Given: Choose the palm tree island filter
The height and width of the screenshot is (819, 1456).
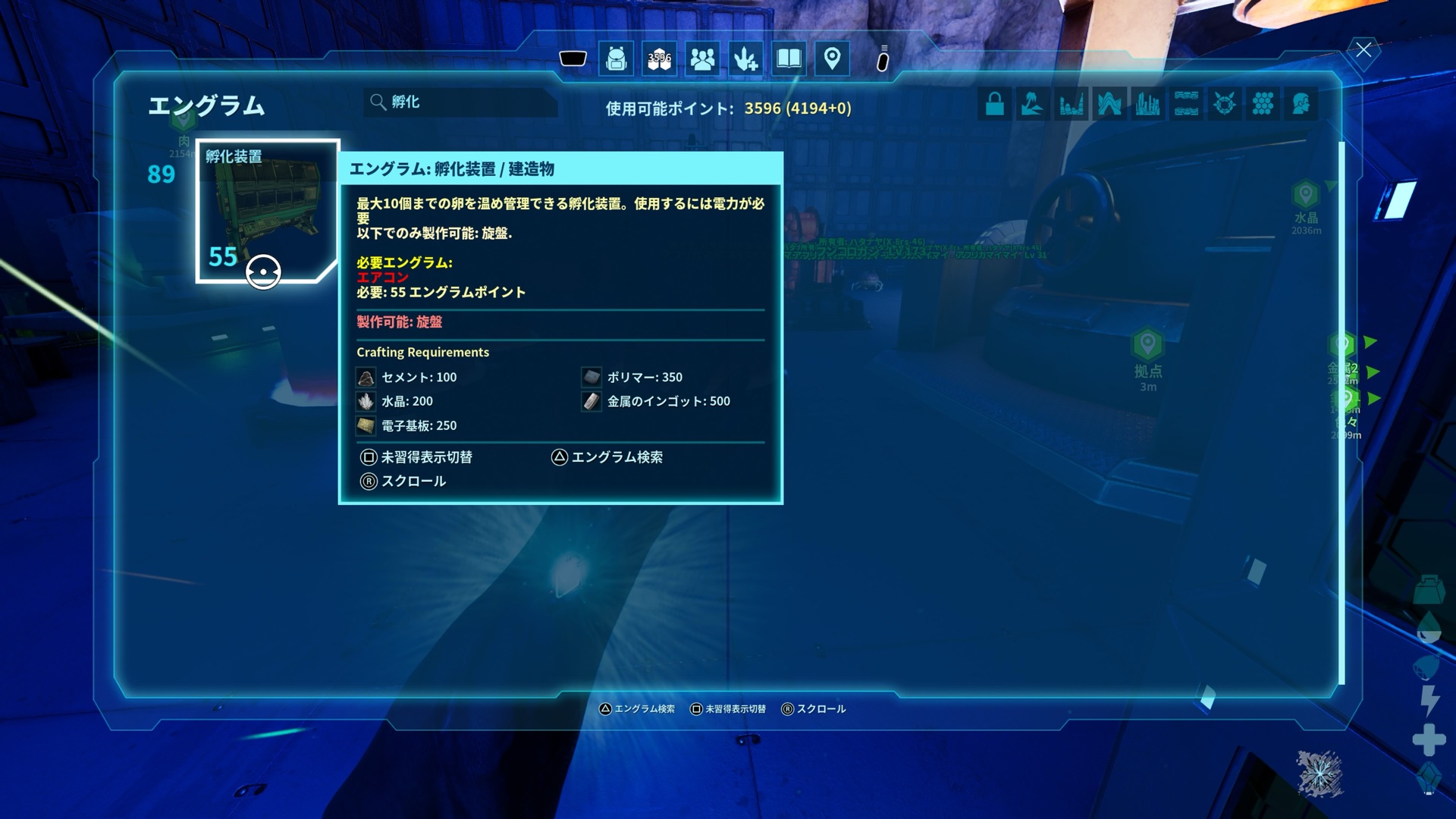Looking at the screenshot, I should click(1033, 104).
